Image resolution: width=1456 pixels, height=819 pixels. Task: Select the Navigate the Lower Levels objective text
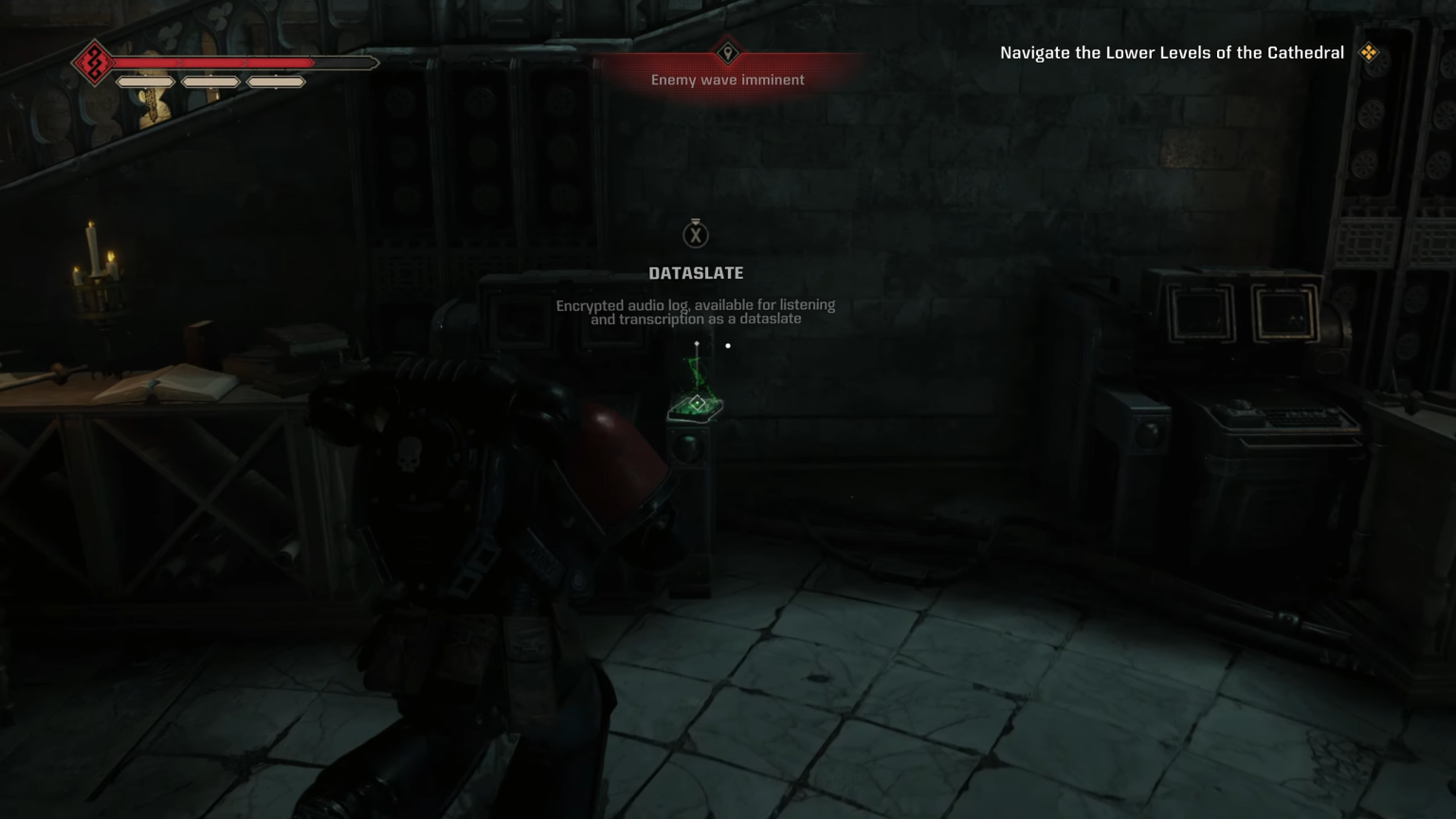click(1172, 53)
